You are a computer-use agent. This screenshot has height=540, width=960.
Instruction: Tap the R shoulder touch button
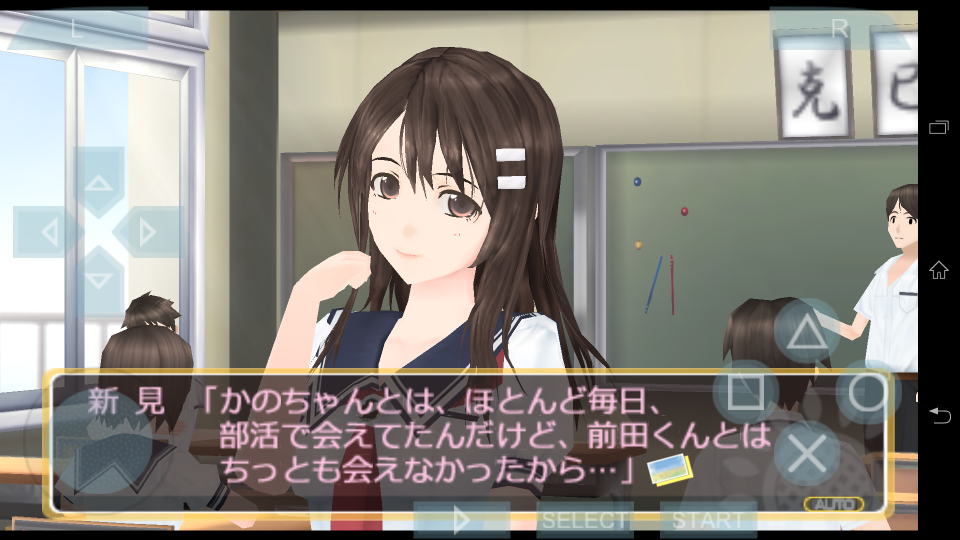(838, 29)
